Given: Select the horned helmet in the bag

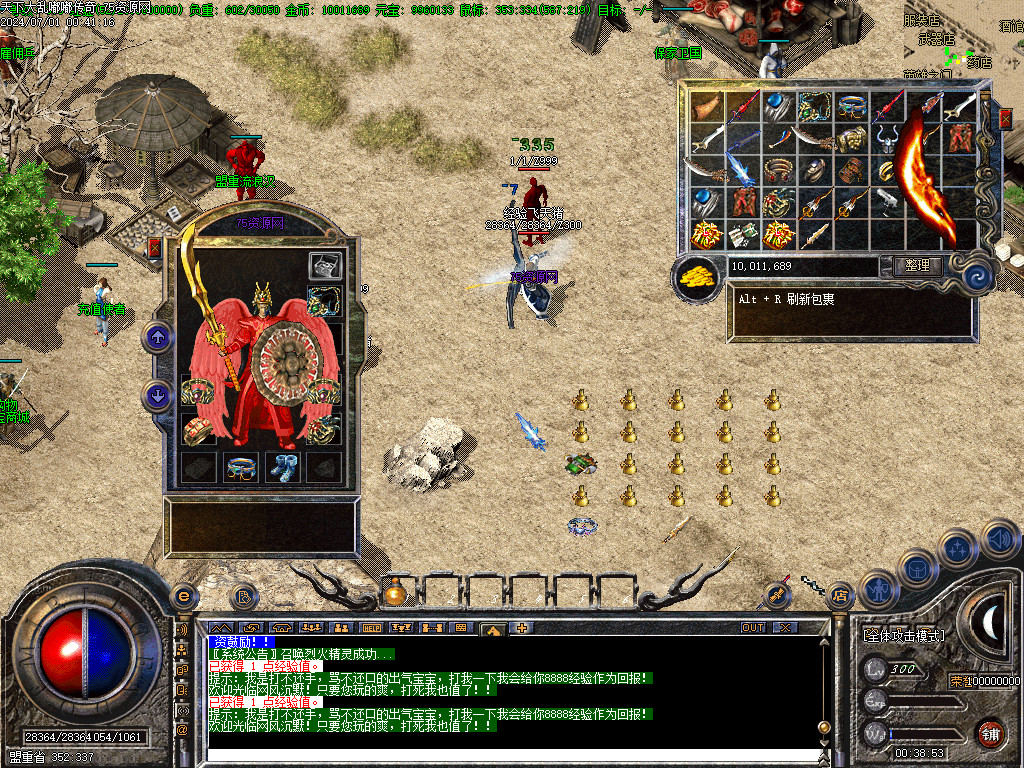Looking at the screenshot, I should click(x=887, y=139).
